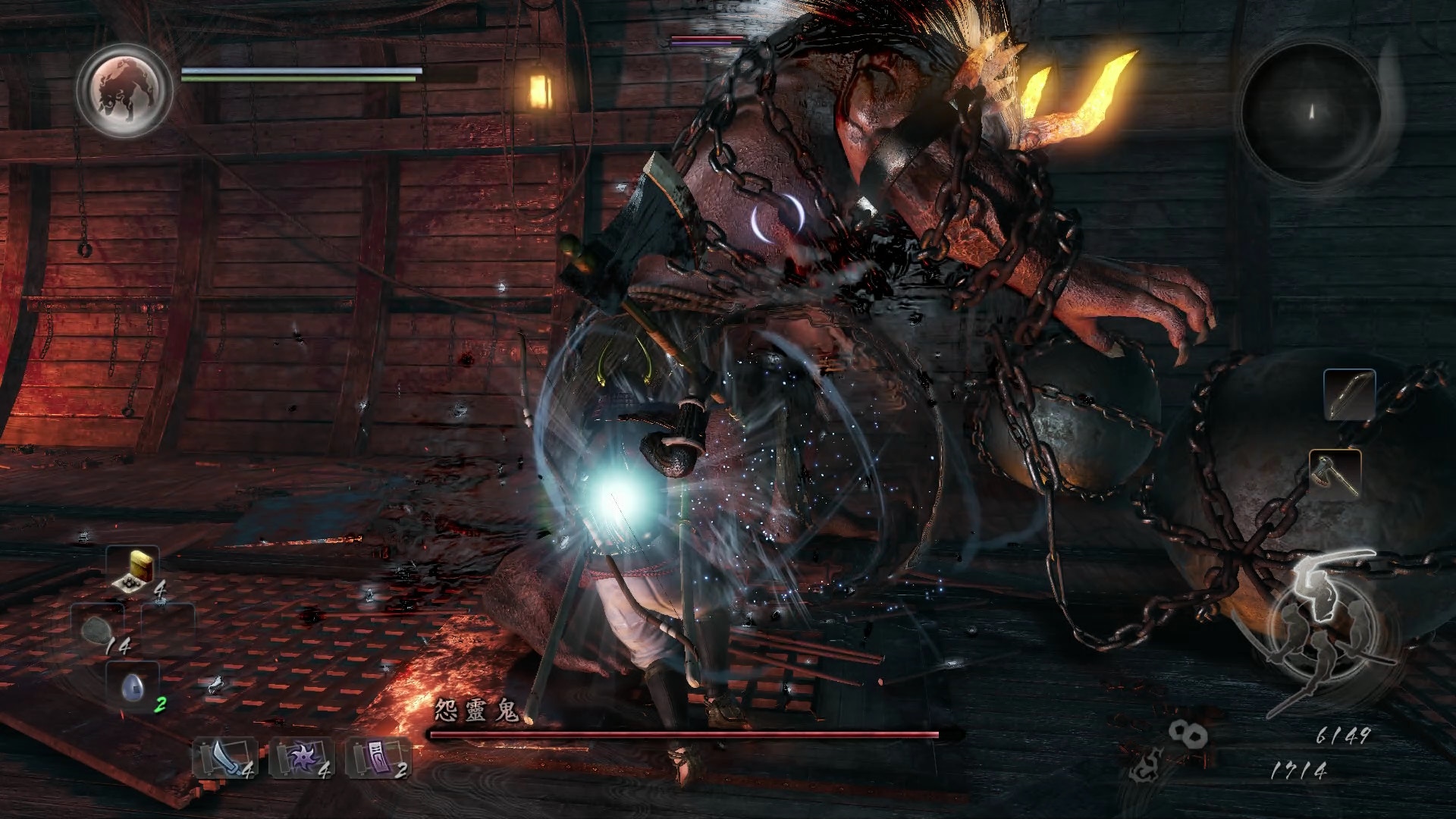
Task: Select the guardian spirit bull emblem
Action: [124, 89]
